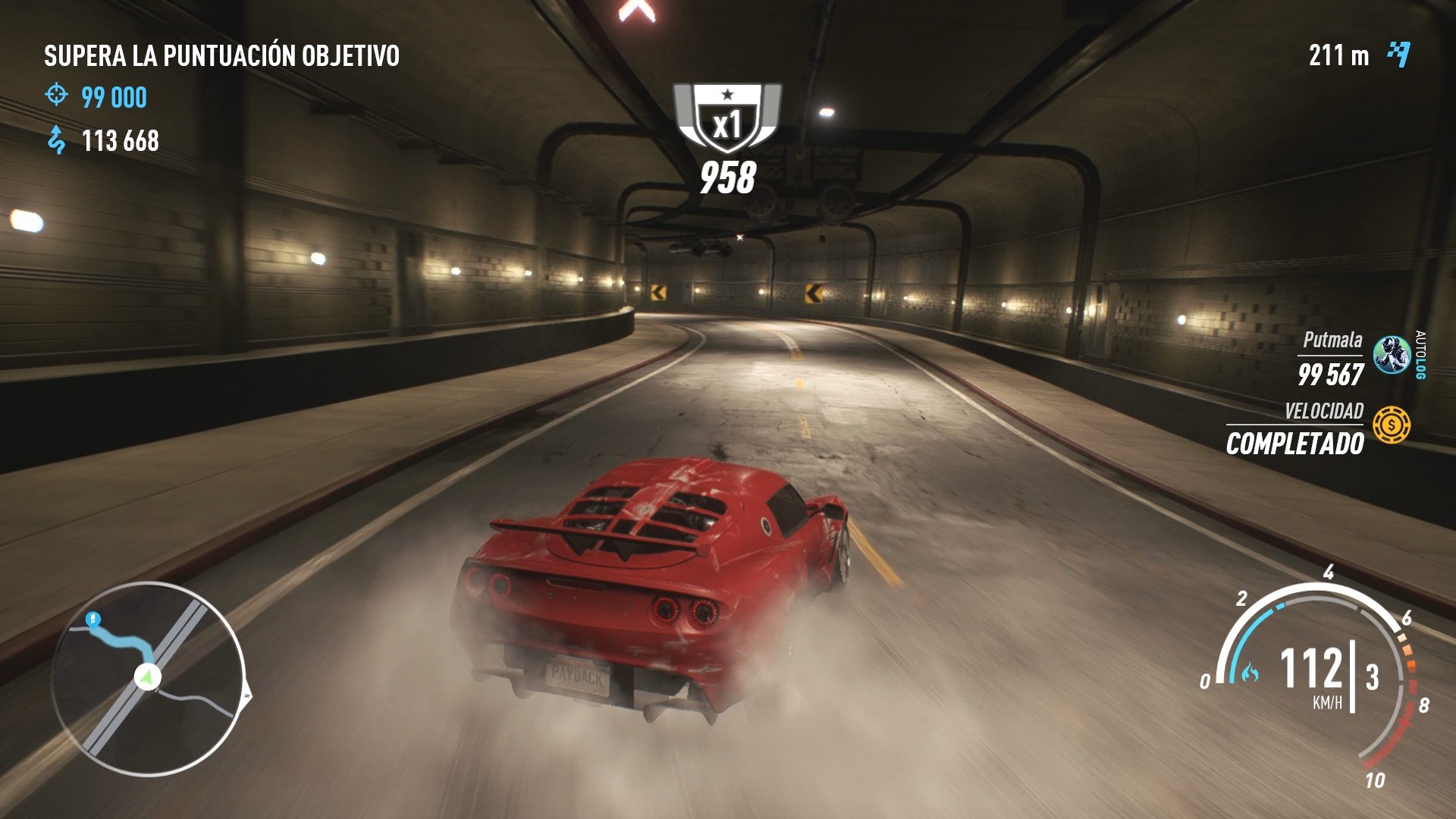
Task: Click the rival score 99 567
Action: pyautogui.click(x=1332, y=374)
